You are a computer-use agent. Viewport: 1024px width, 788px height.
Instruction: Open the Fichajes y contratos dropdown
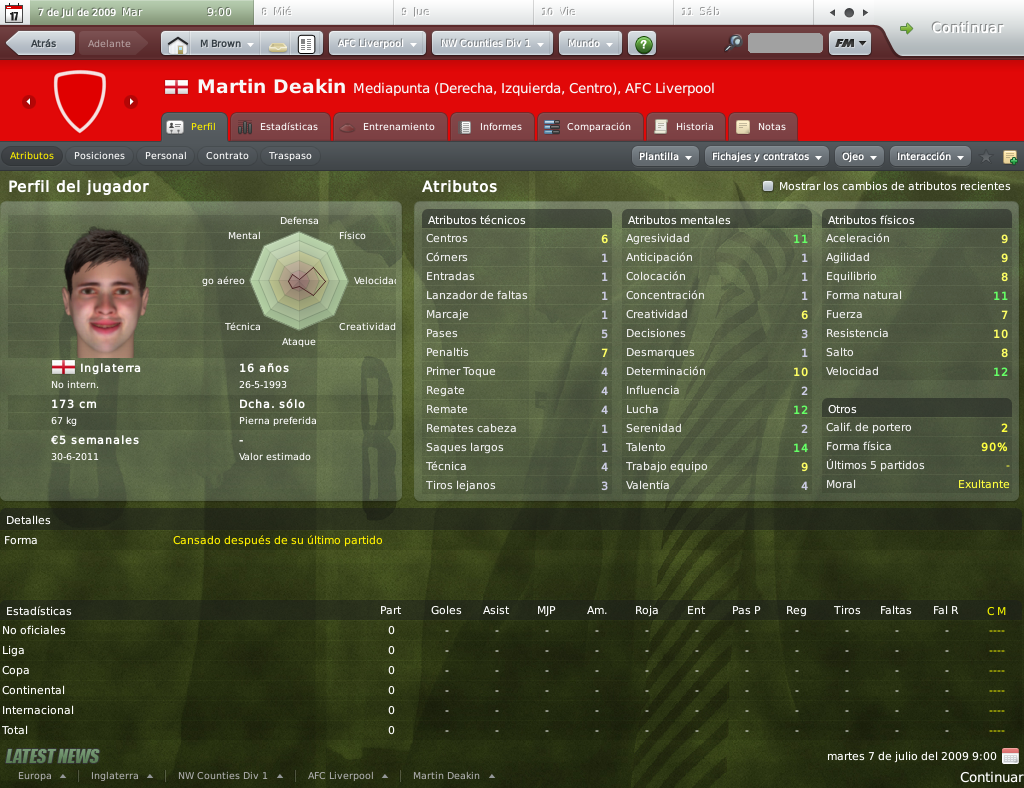point(767,157)
